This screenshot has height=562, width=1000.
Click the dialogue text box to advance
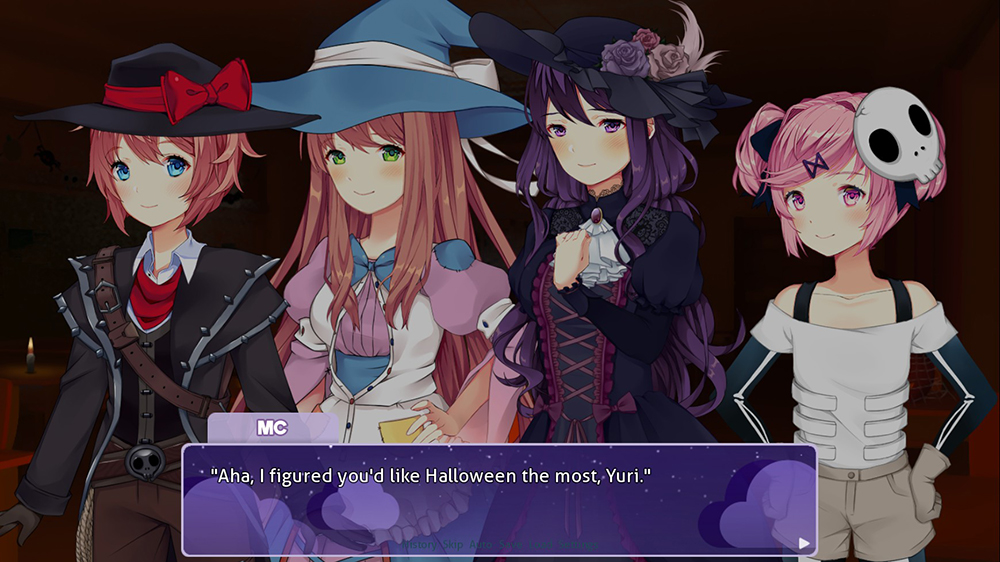tap(500, 500)
